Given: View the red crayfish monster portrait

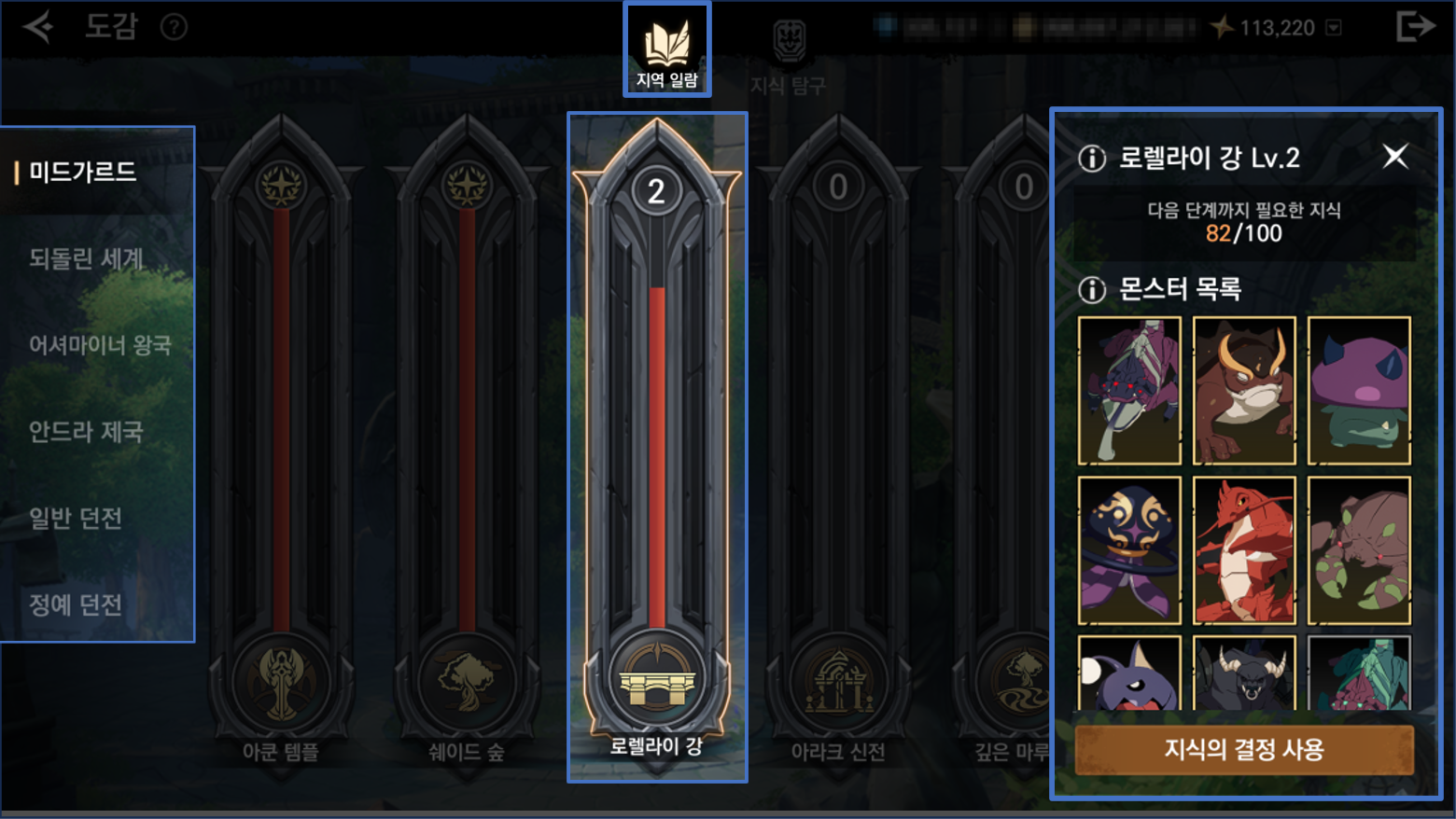Looking at the screenshot, I should (x=1244, y=550).
